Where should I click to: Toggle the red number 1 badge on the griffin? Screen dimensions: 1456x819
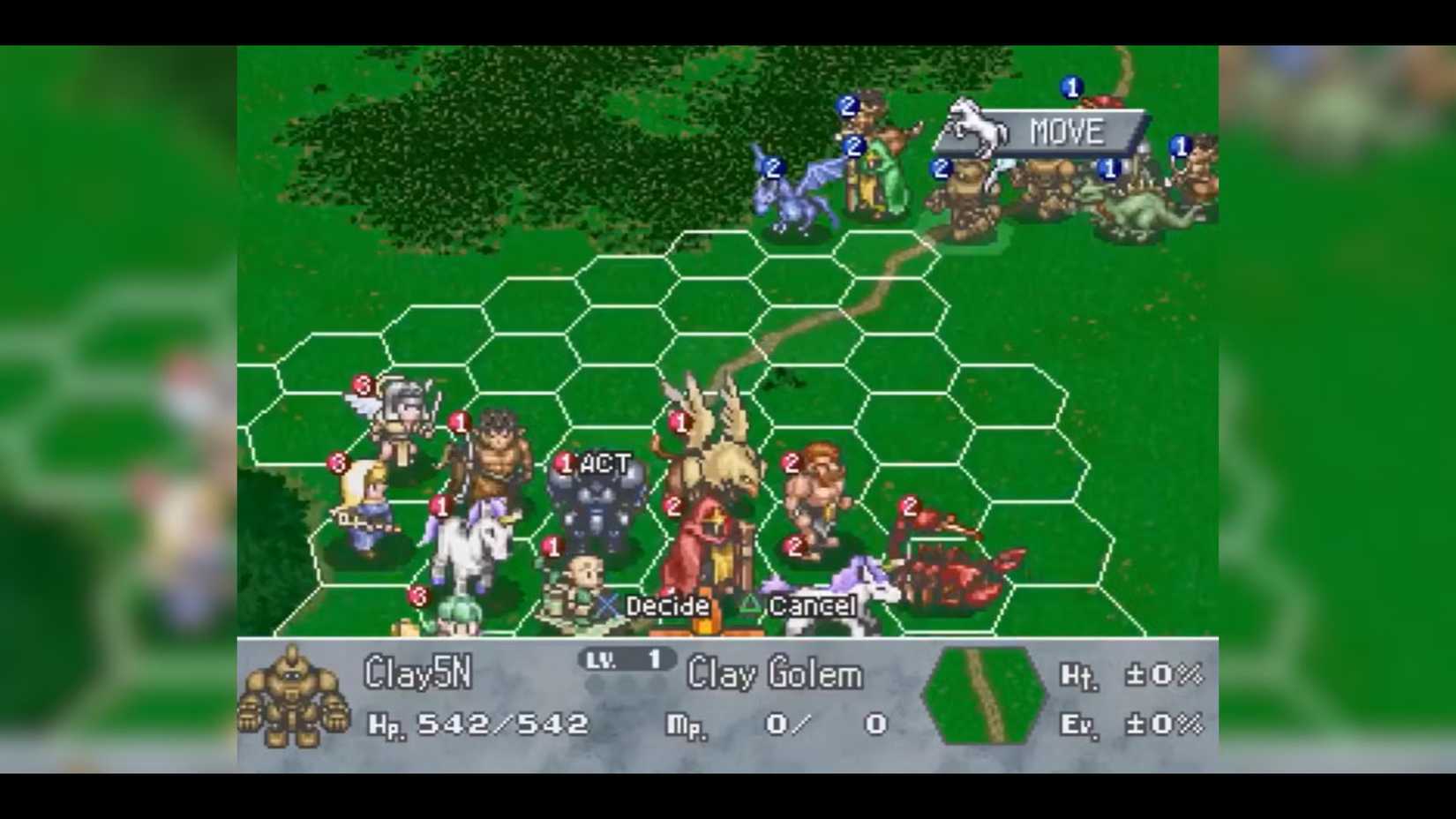point(679,422)
